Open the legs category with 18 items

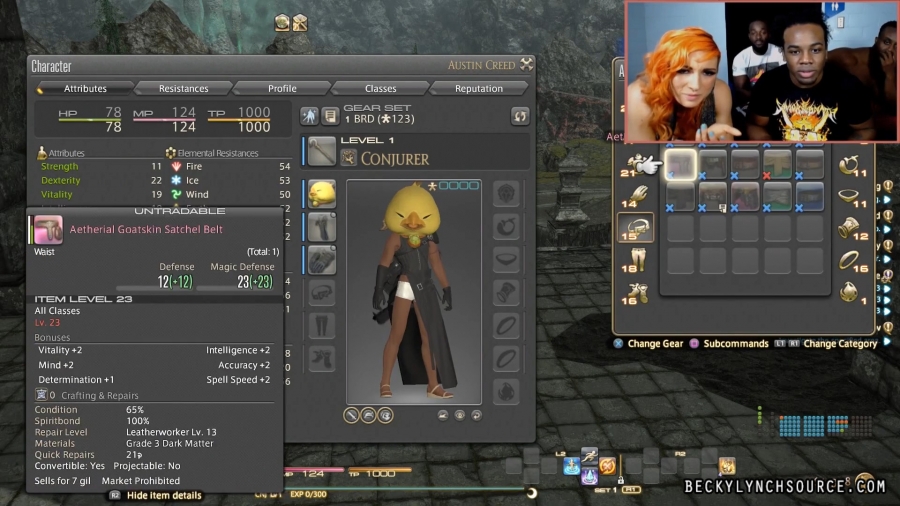(x=636, y=260)
